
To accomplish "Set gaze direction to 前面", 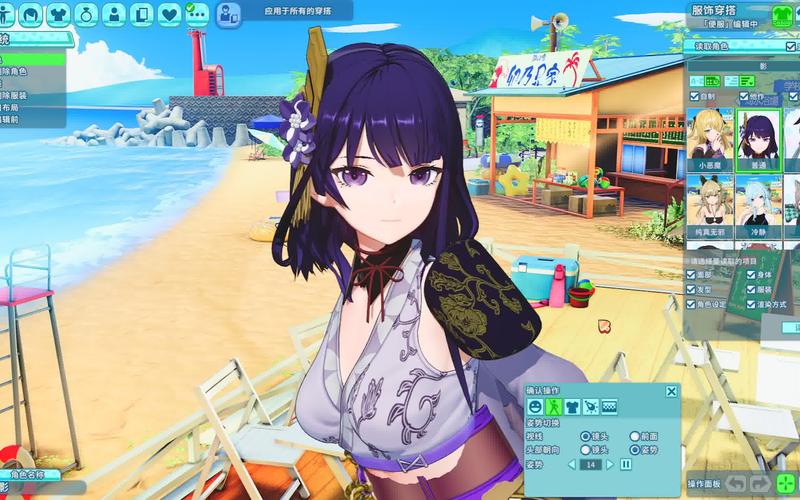I will [635, 436].
